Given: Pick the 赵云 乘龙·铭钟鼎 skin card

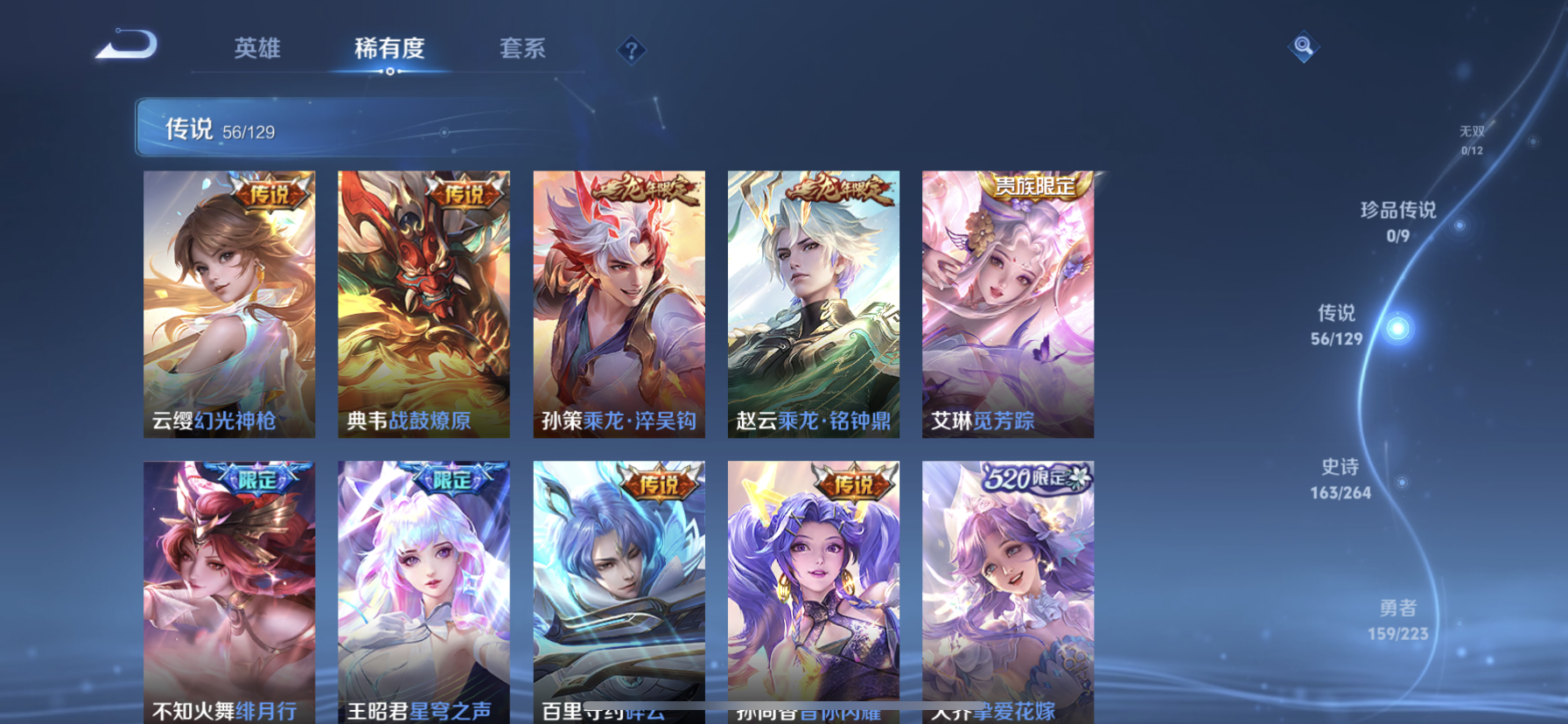Looking at the screenshot, I should click(x=813, y=303).
